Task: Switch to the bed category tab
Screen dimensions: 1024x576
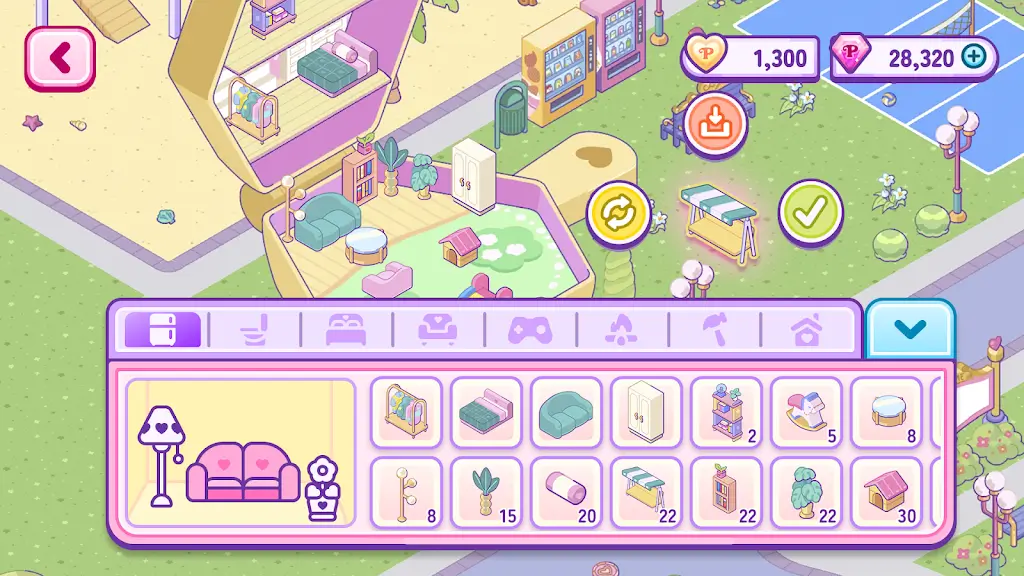Action: (346, 330)
